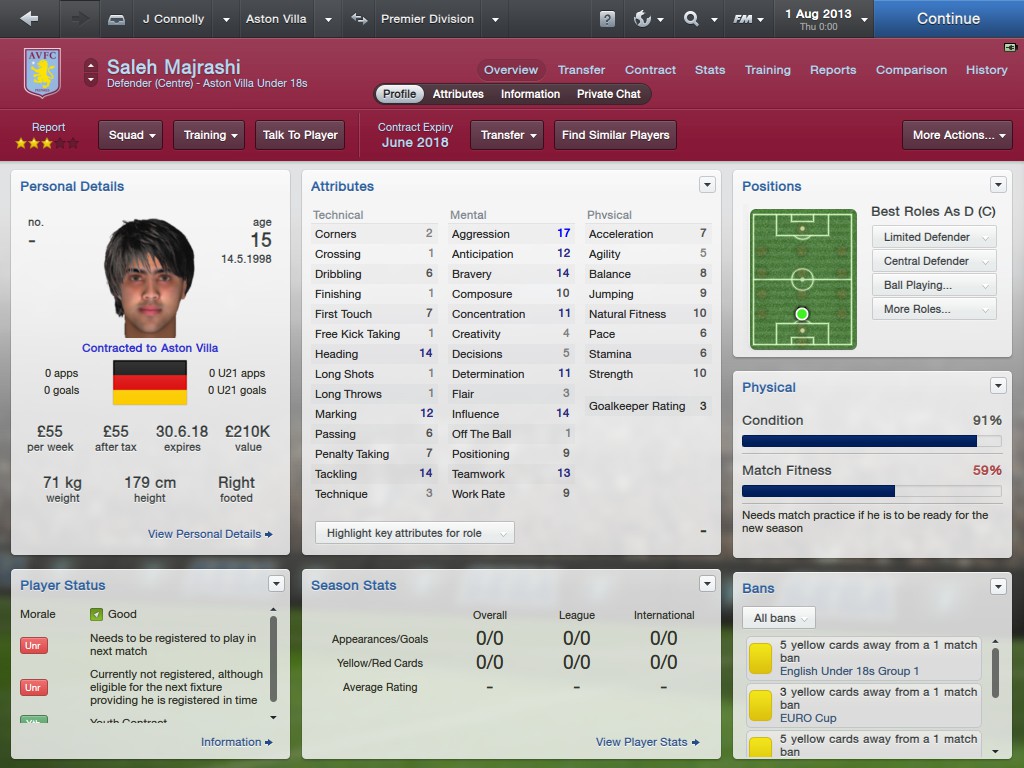The image size is (1024, 768).
Task: Show the Training tab
Action: pos(767,70)
